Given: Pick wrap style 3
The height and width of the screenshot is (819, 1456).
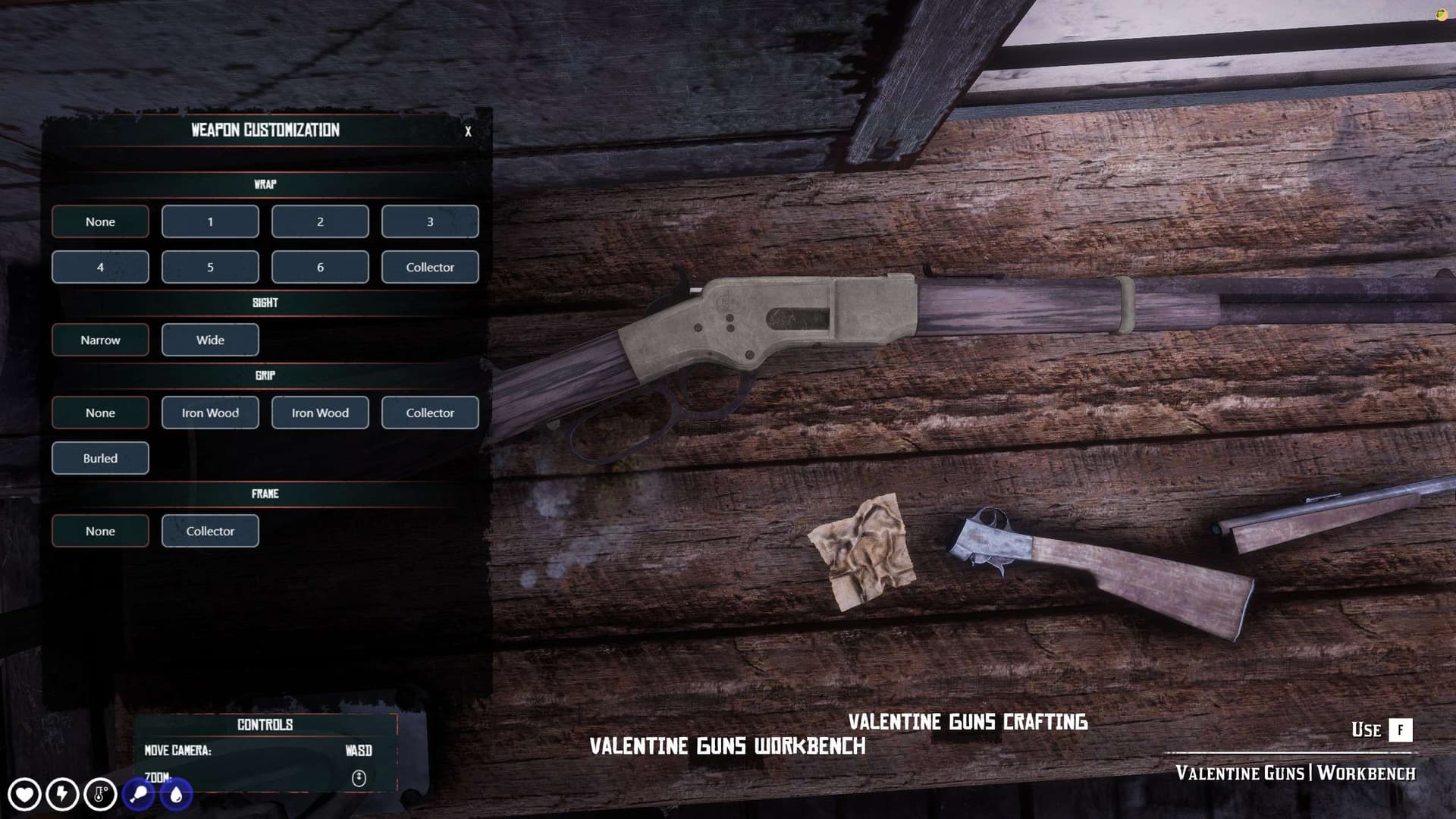Looking at the screenshot, I should coord(430,221).
